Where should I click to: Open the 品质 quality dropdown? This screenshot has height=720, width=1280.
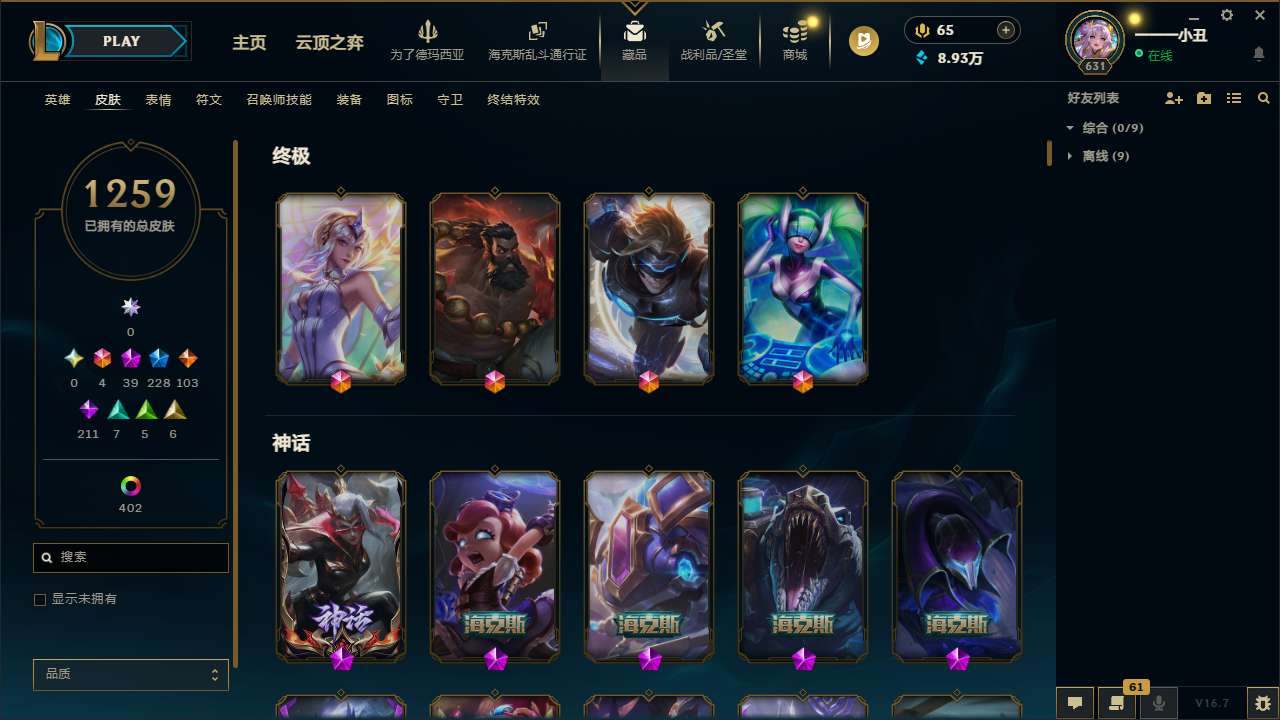pyautogui.click(x=130, y=674)
